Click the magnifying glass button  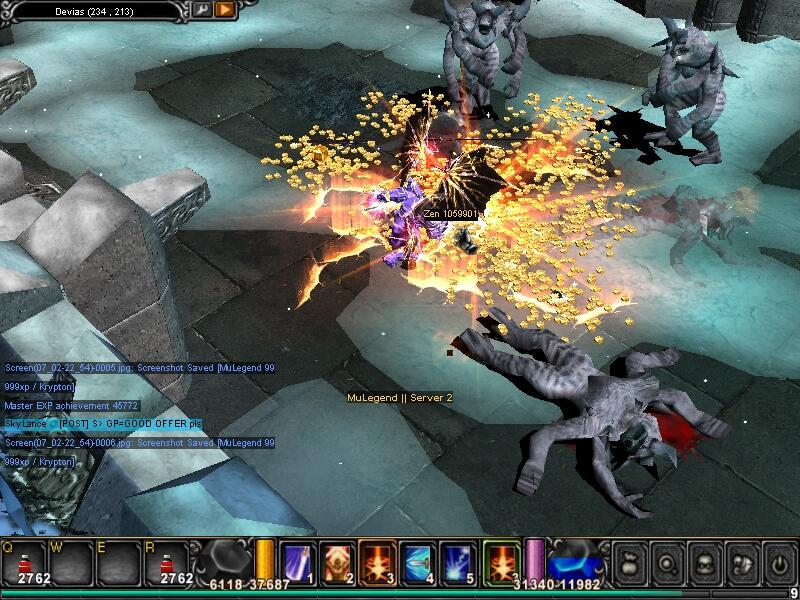[665, 562]
